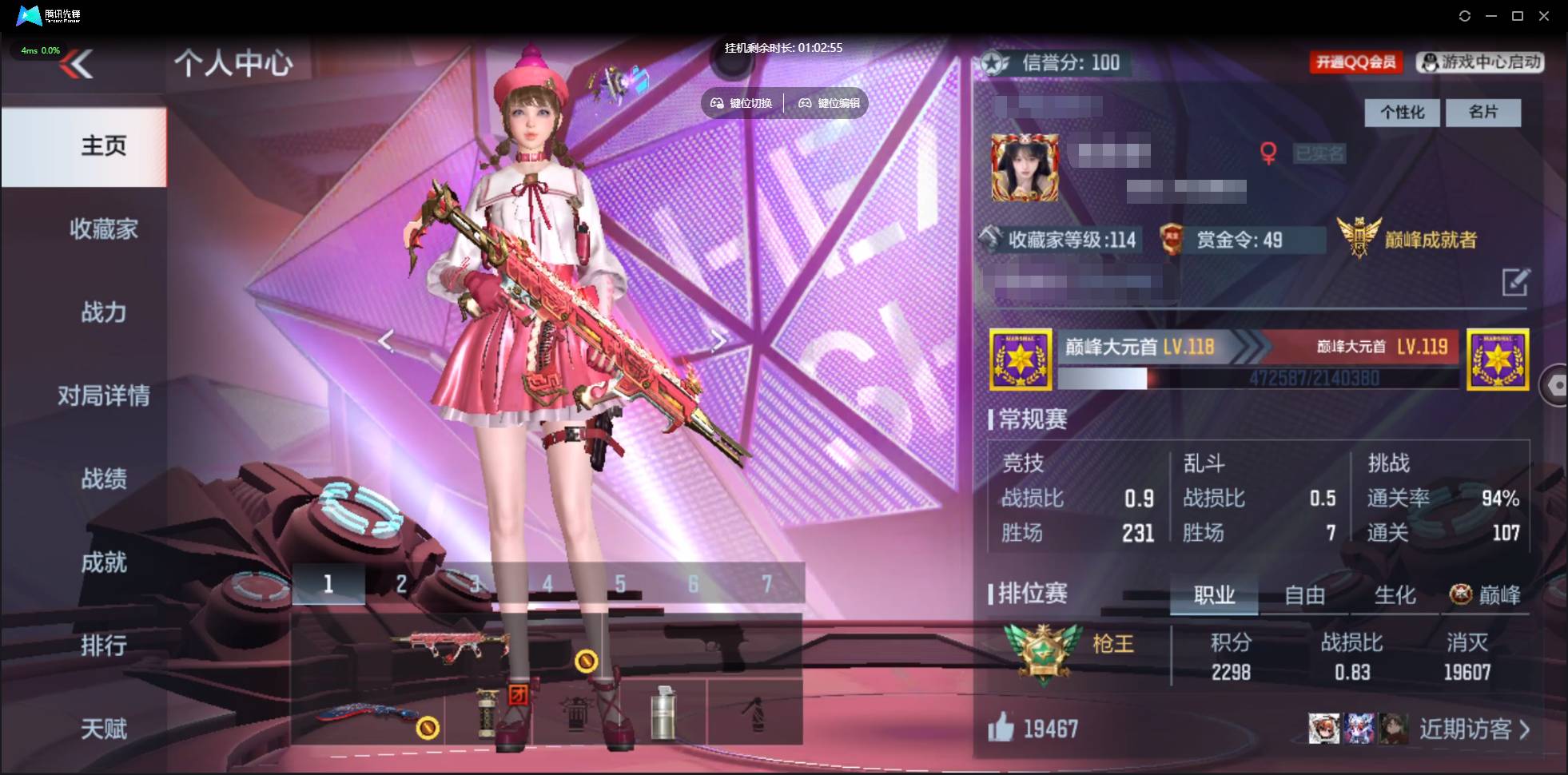Launch 游戏中心启动 via the penguin icon
Screen dimensions: 1568x775
point(1428,62)
